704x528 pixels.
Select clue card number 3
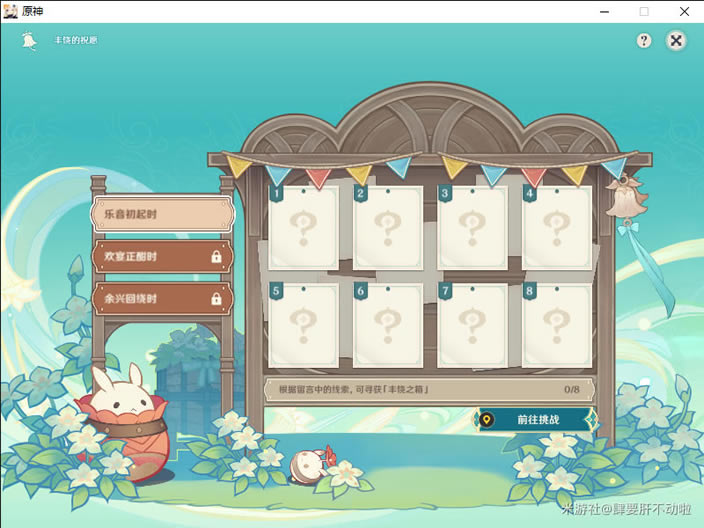472,228
